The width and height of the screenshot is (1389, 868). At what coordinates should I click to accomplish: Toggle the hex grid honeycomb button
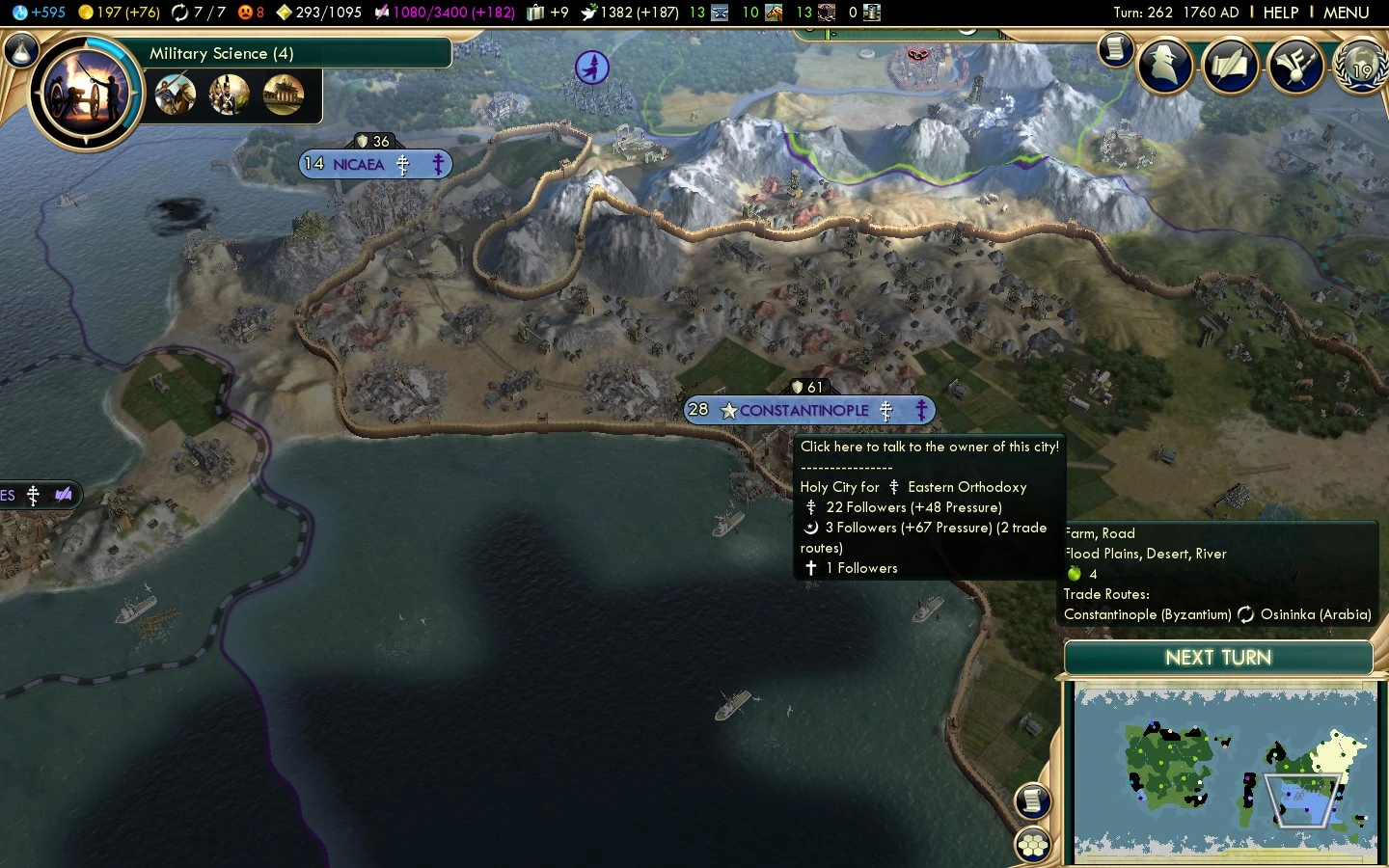(1033, 846)
